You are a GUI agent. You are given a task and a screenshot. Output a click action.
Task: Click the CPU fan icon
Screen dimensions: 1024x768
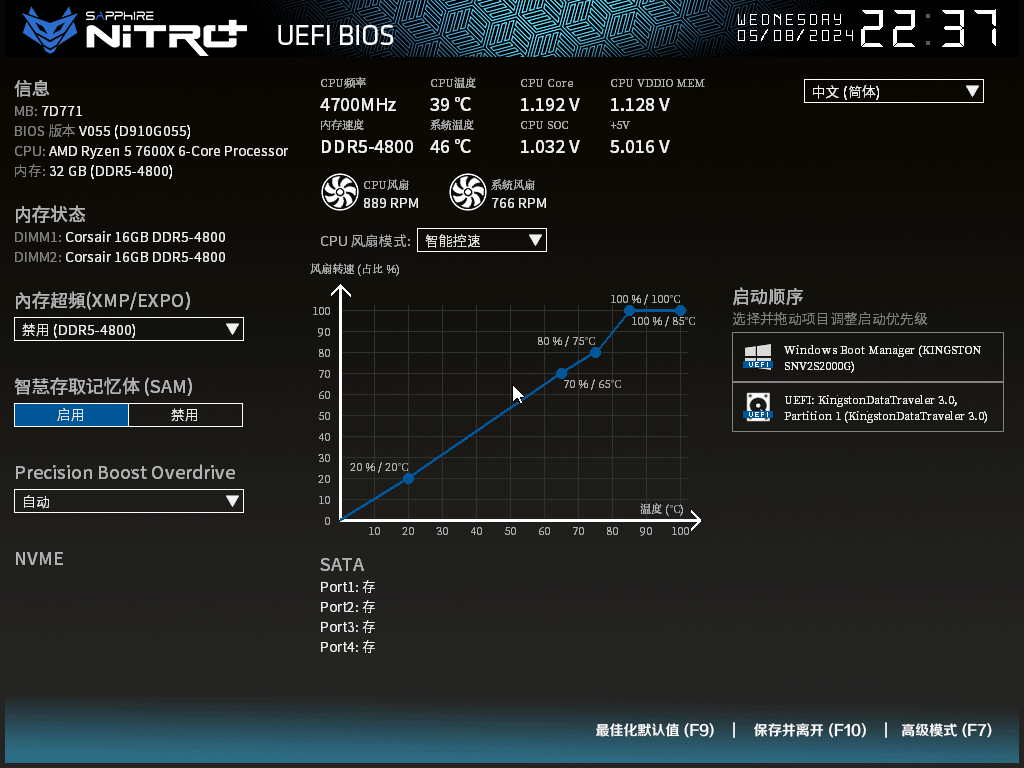[339, 192]
